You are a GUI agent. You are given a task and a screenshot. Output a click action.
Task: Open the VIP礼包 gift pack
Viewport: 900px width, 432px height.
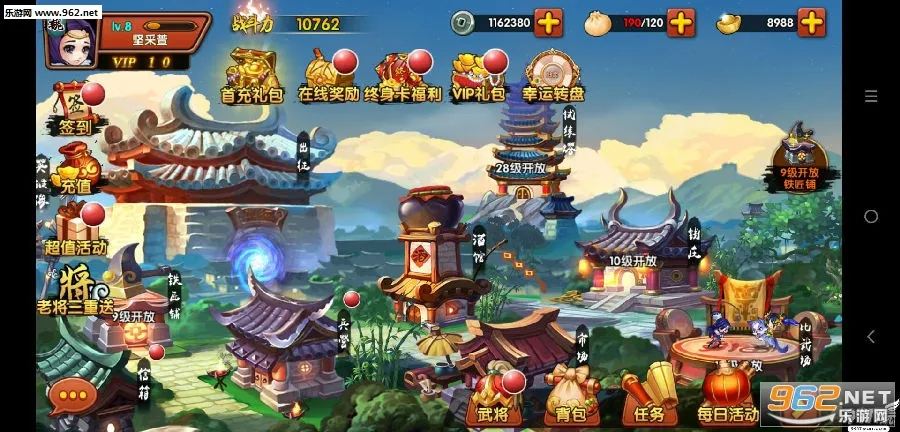pos(478,75)
